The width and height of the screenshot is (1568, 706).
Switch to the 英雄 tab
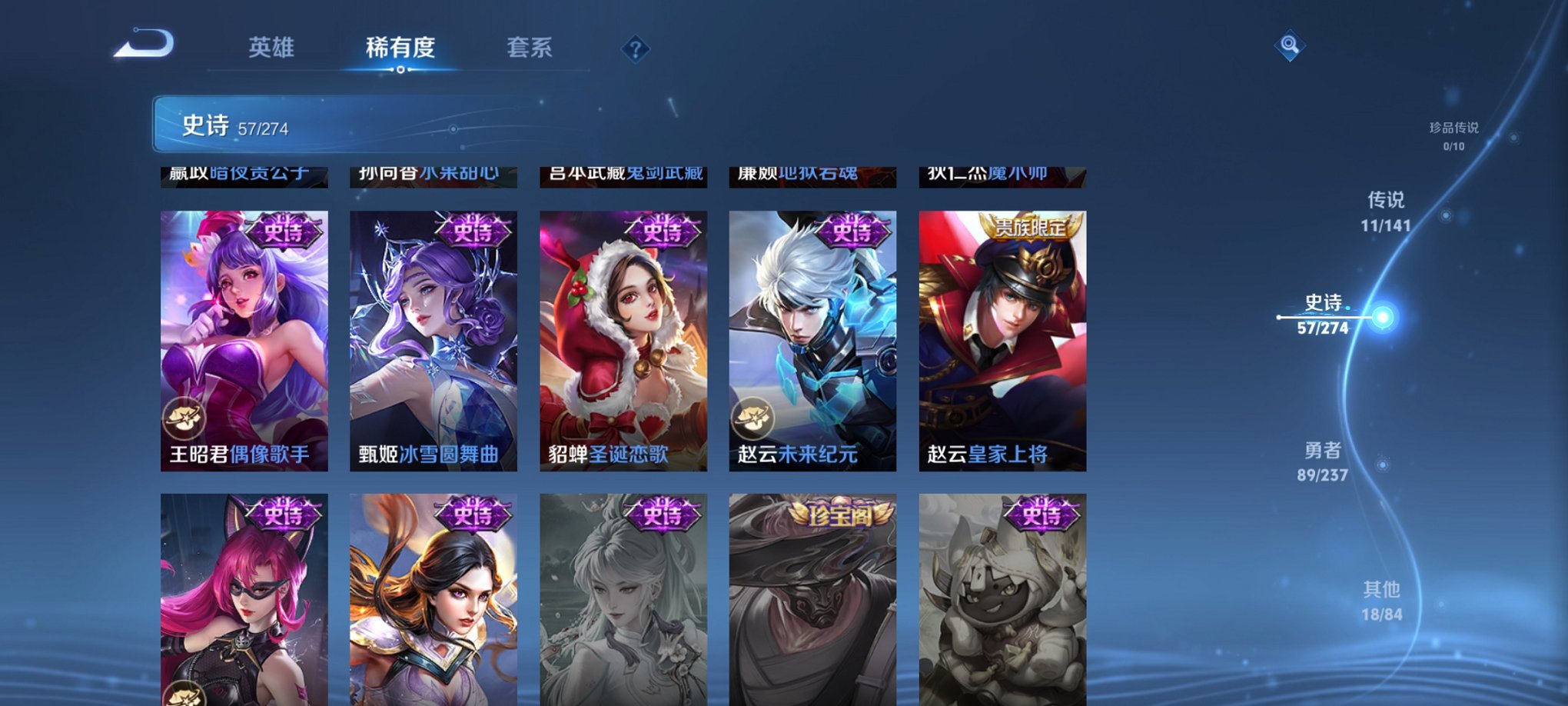coord(271,46)
